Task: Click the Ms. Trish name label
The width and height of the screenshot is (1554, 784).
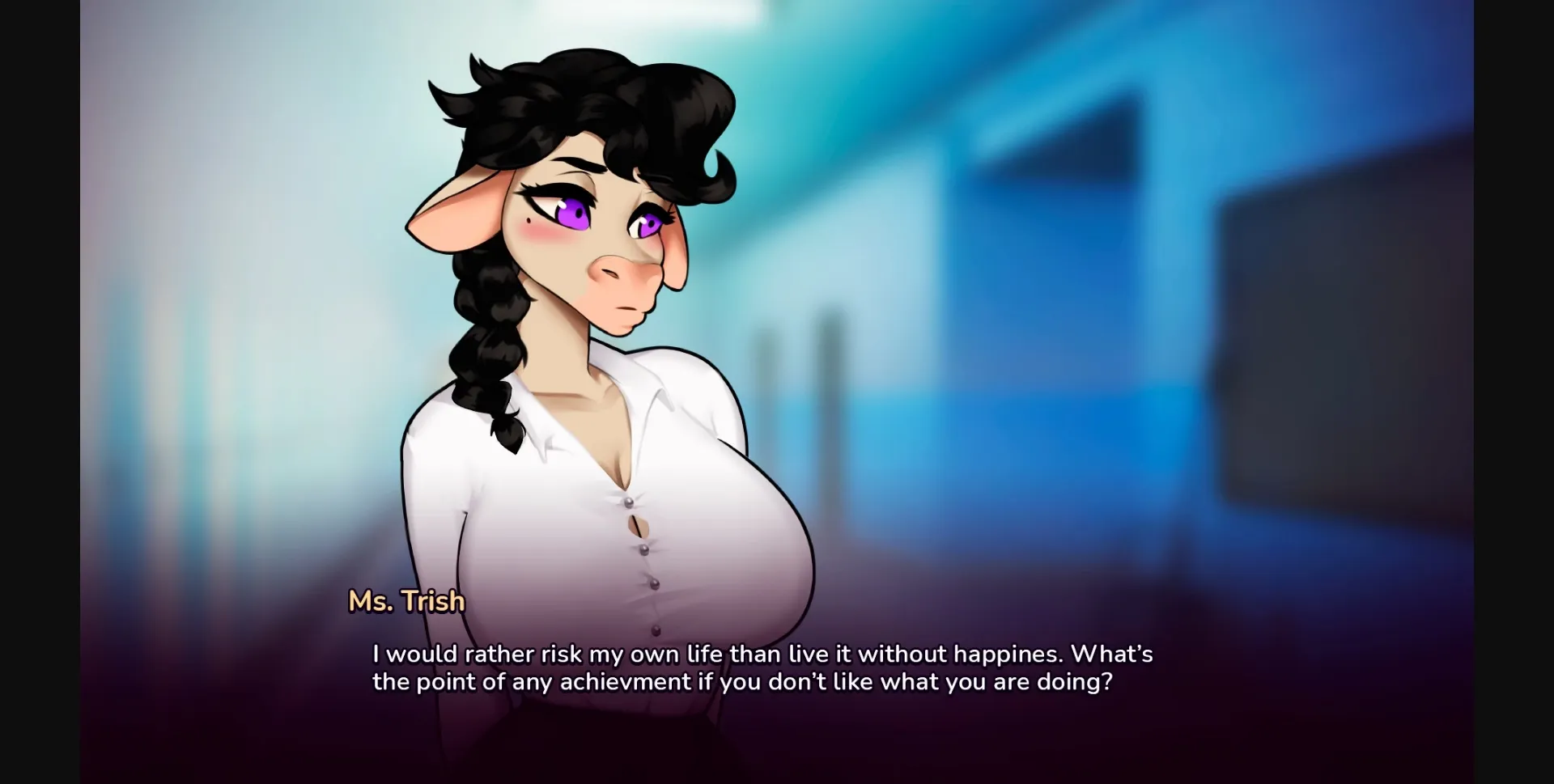Action: pos(406,600)
